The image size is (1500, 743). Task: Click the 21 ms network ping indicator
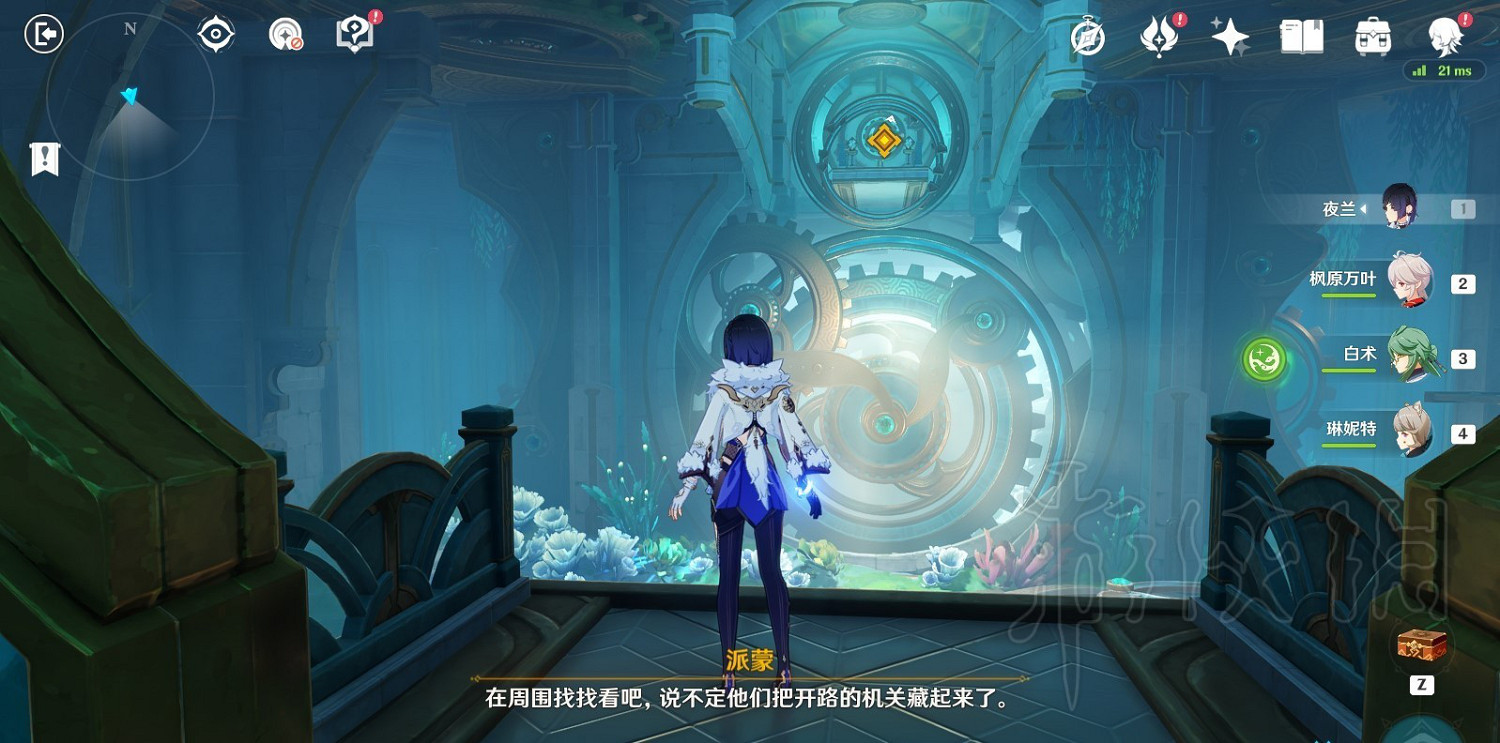pos(1443,71)
